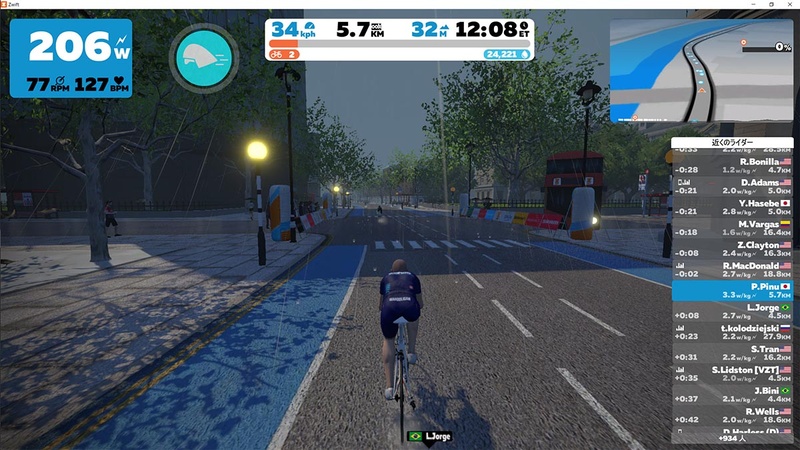The height and width of the screenshot is (450, 800).
Task: Select S.Tran from nearby riders
Action: (x=735, y=354)
